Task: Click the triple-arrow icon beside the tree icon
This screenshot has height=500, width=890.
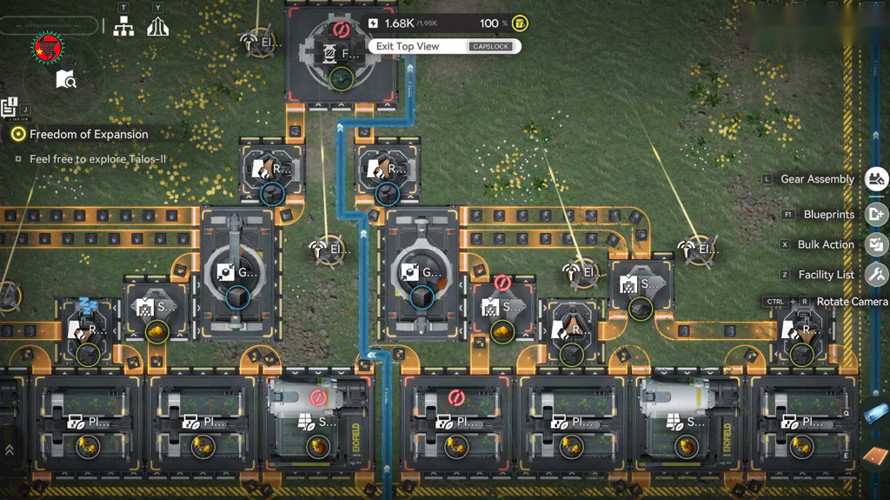Action: coord(157,27)
